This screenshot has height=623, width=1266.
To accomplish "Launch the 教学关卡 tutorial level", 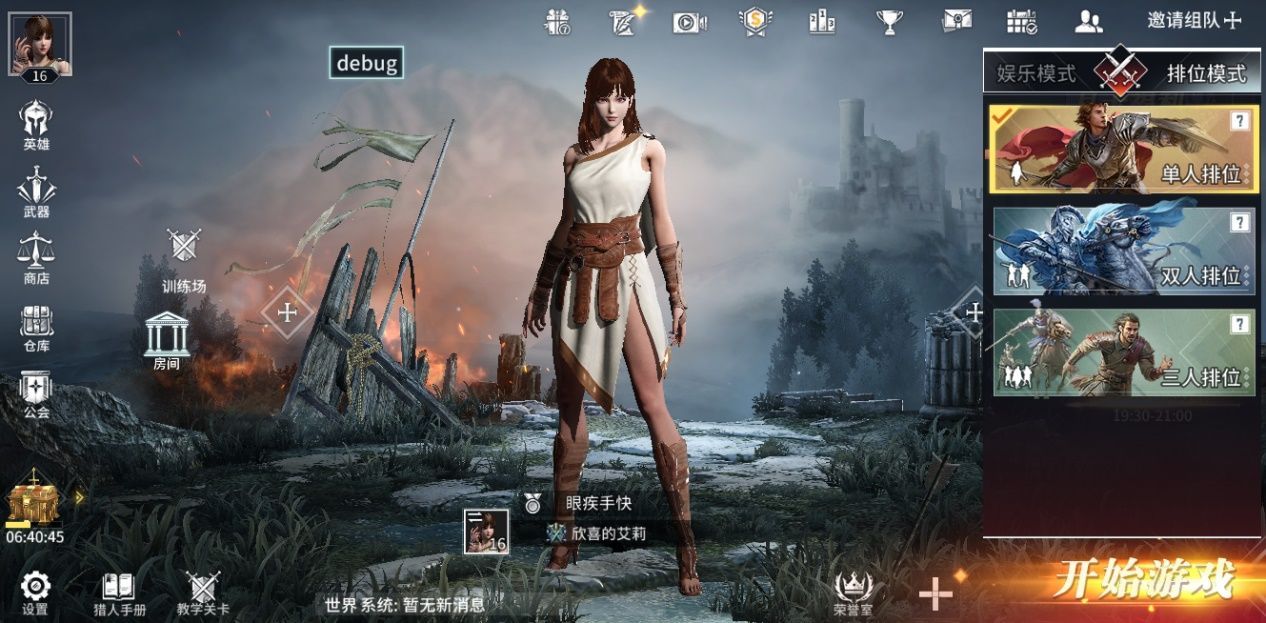I will click(x=203, y=593).
